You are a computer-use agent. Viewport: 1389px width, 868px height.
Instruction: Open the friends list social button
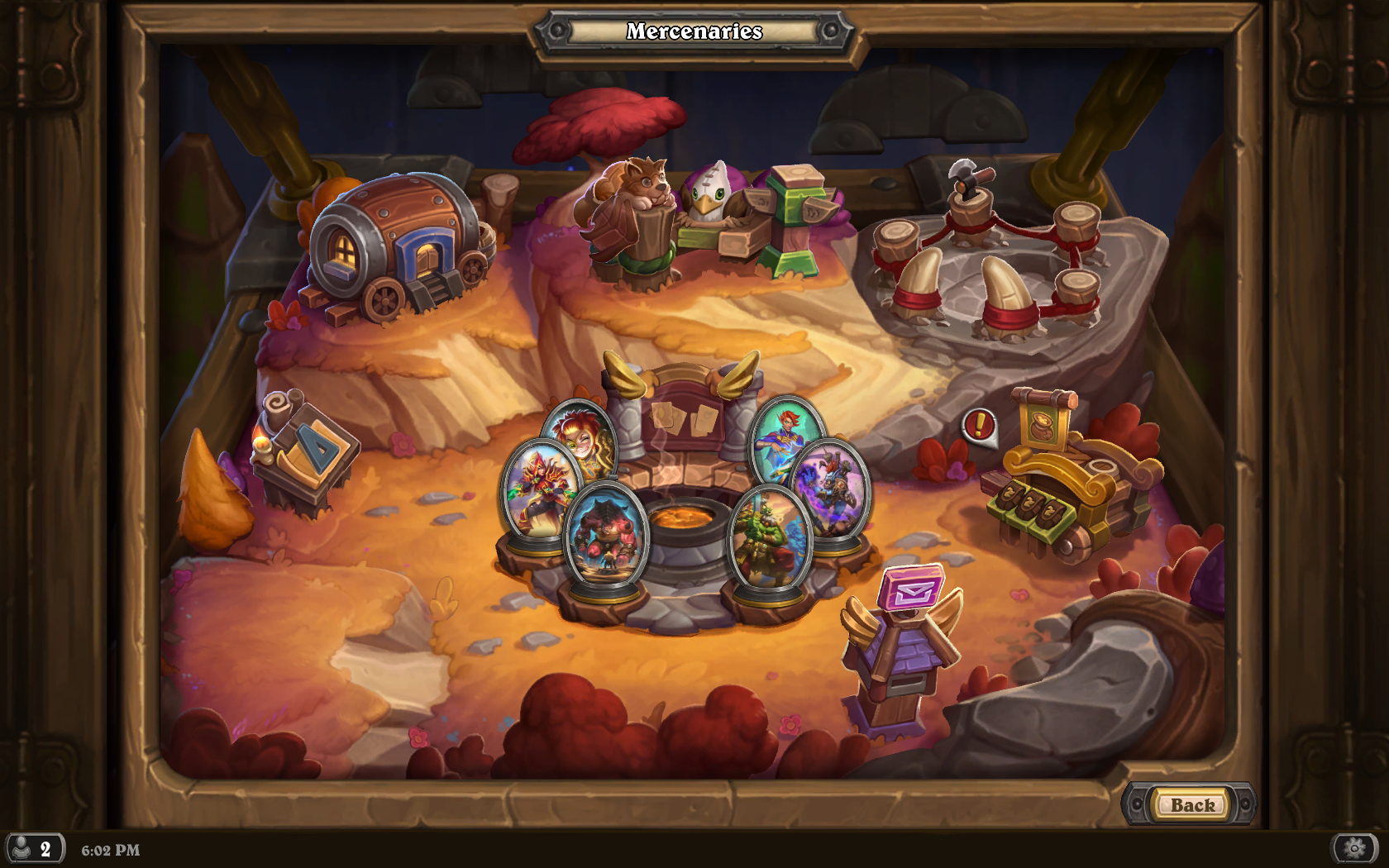pos(35,849)
